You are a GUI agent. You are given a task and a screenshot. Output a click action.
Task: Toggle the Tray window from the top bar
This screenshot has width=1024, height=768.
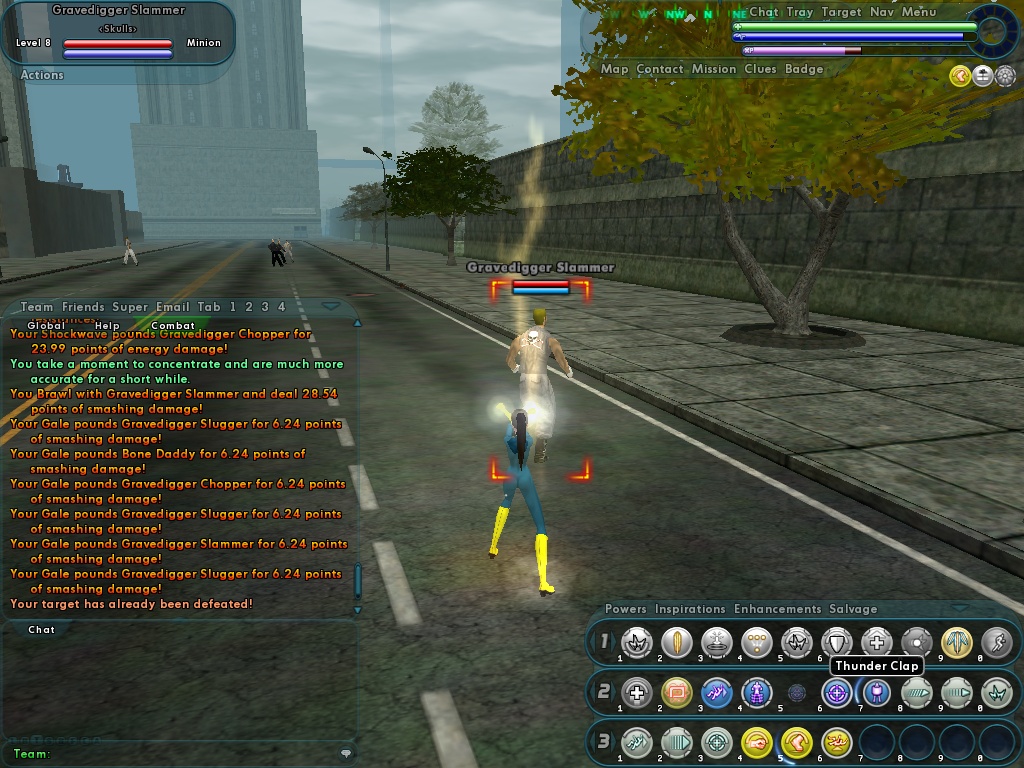coord(799,12)
